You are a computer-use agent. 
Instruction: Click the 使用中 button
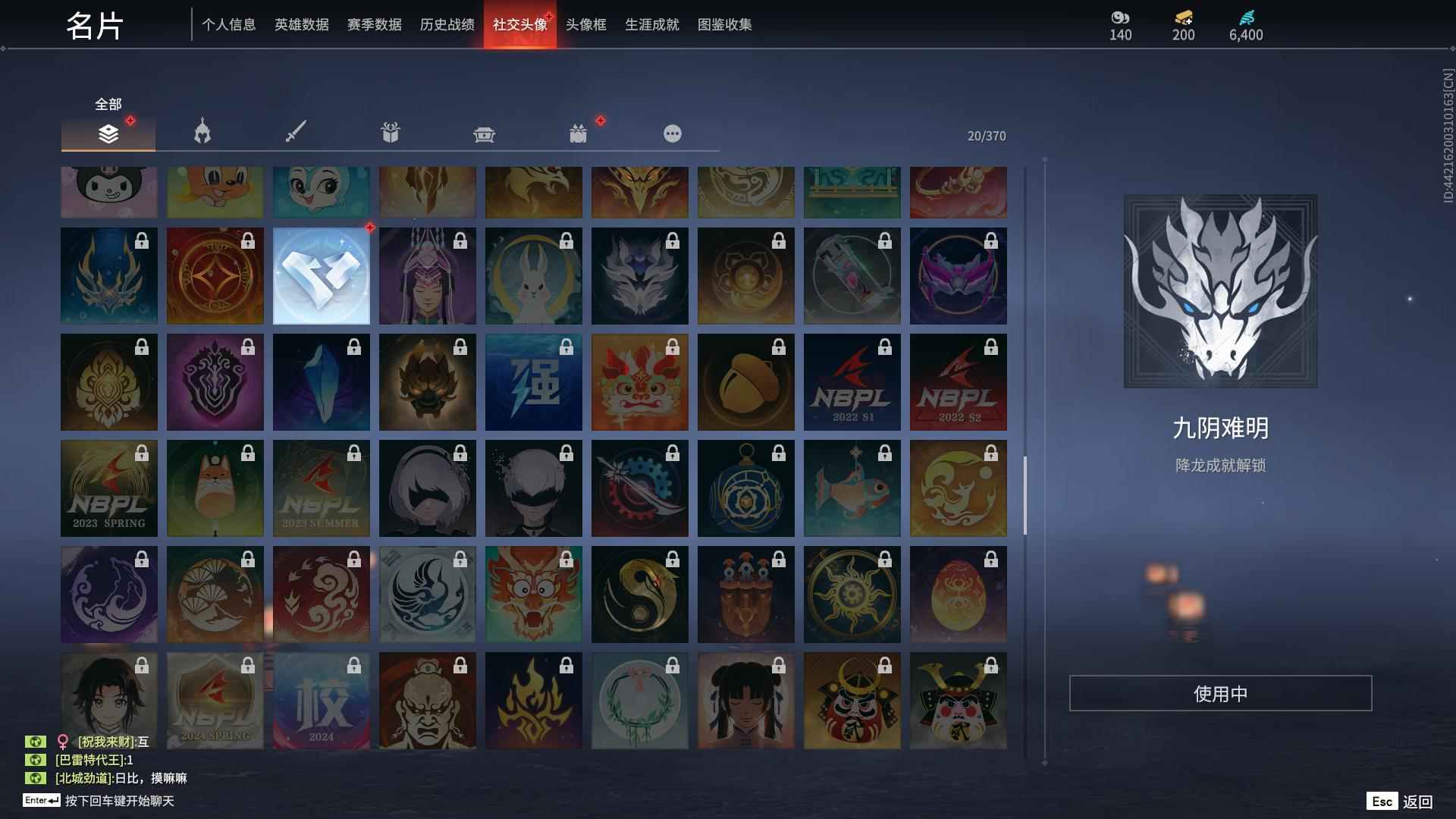pos(1220,692)
